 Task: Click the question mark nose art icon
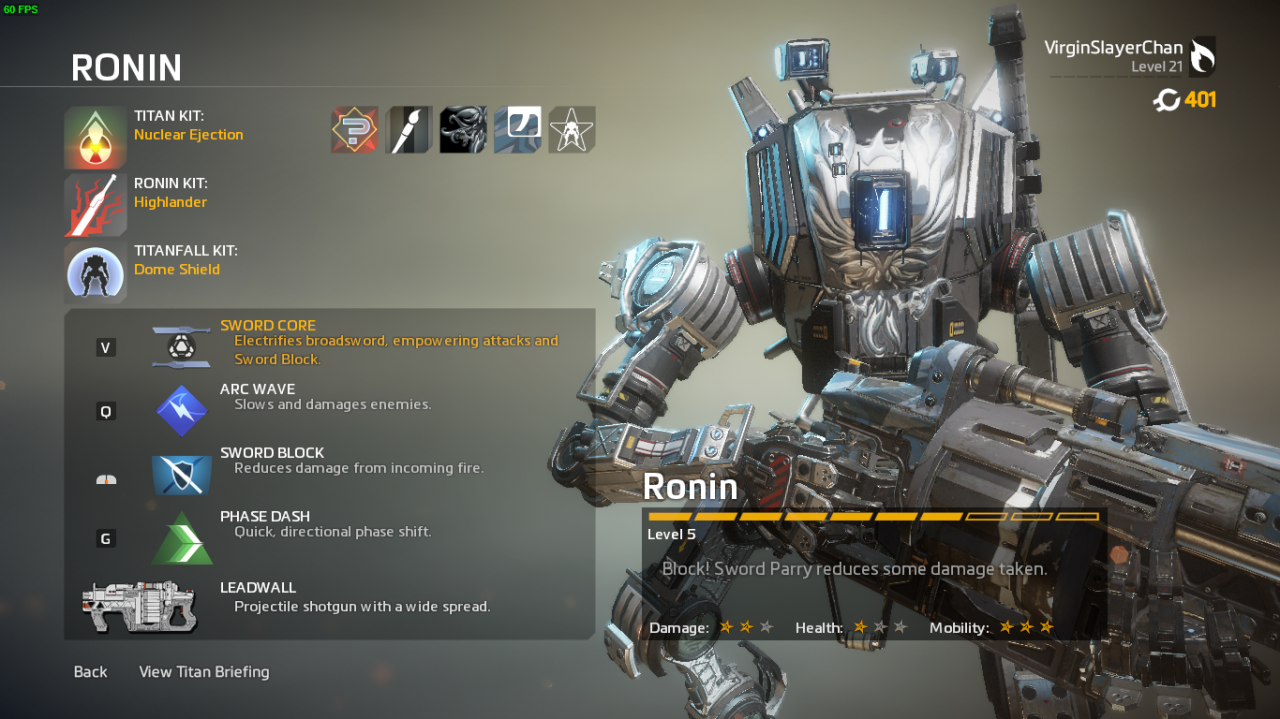[355, 130]
